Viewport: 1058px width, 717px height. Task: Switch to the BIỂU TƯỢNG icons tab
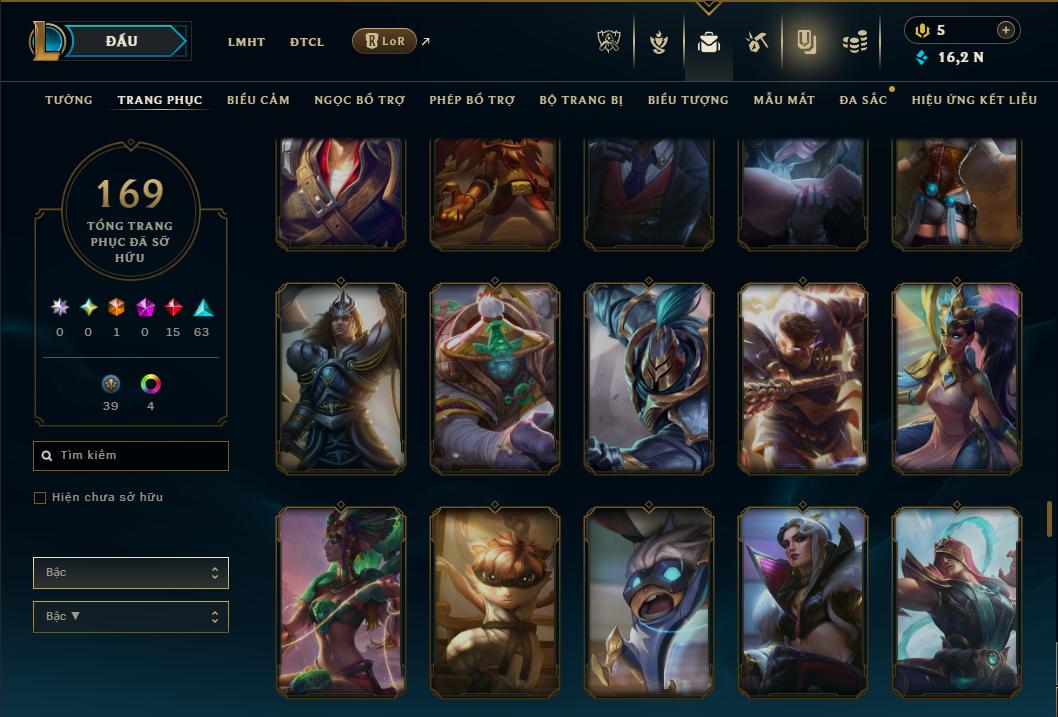688,100
